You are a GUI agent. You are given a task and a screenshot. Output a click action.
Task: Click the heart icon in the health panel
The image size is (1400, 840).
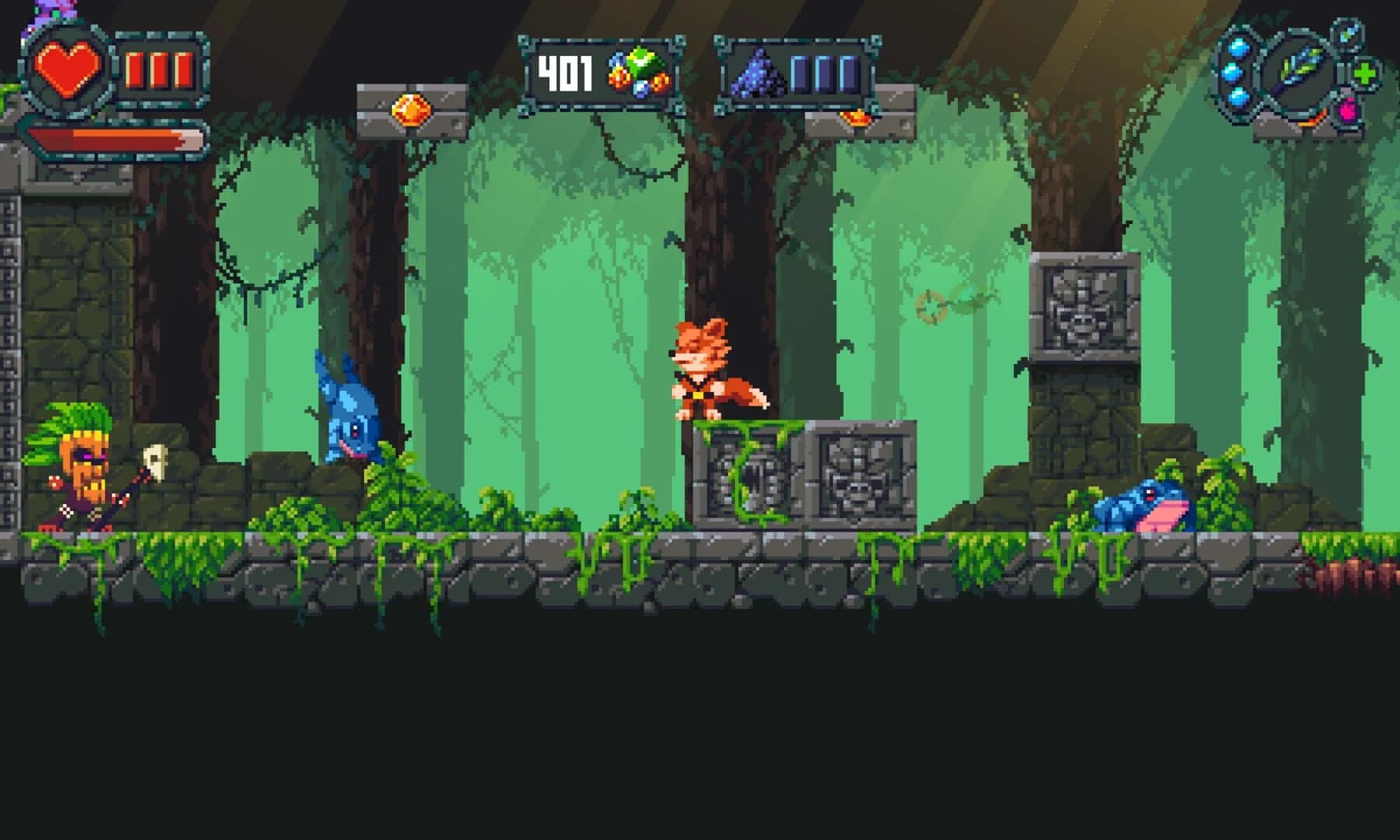pos(70,68)
